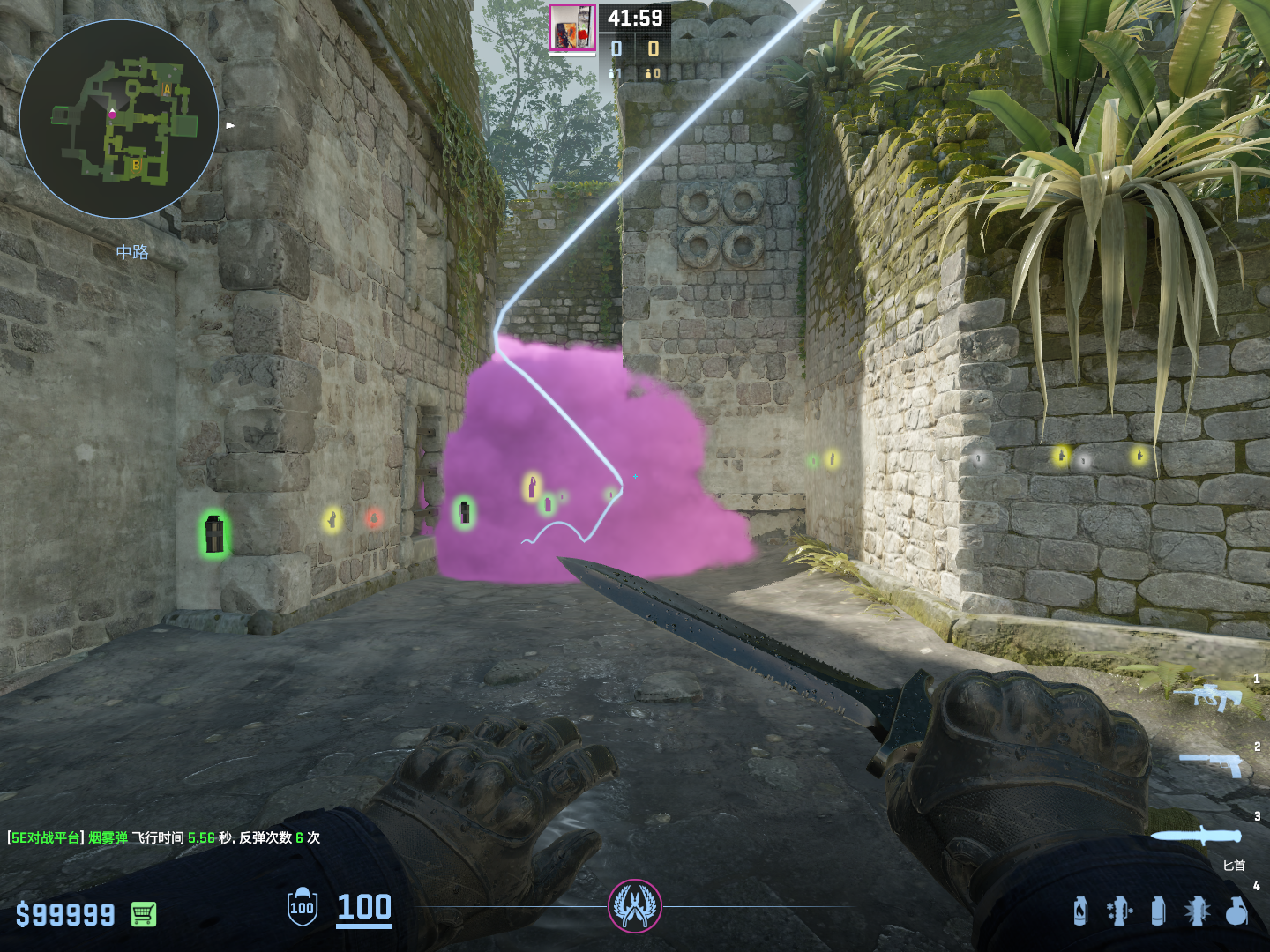The width and height of the screenshot is (1270, 952).
Task: Click the Counter-Terrorist team emblem
Action: coord(634,906)
